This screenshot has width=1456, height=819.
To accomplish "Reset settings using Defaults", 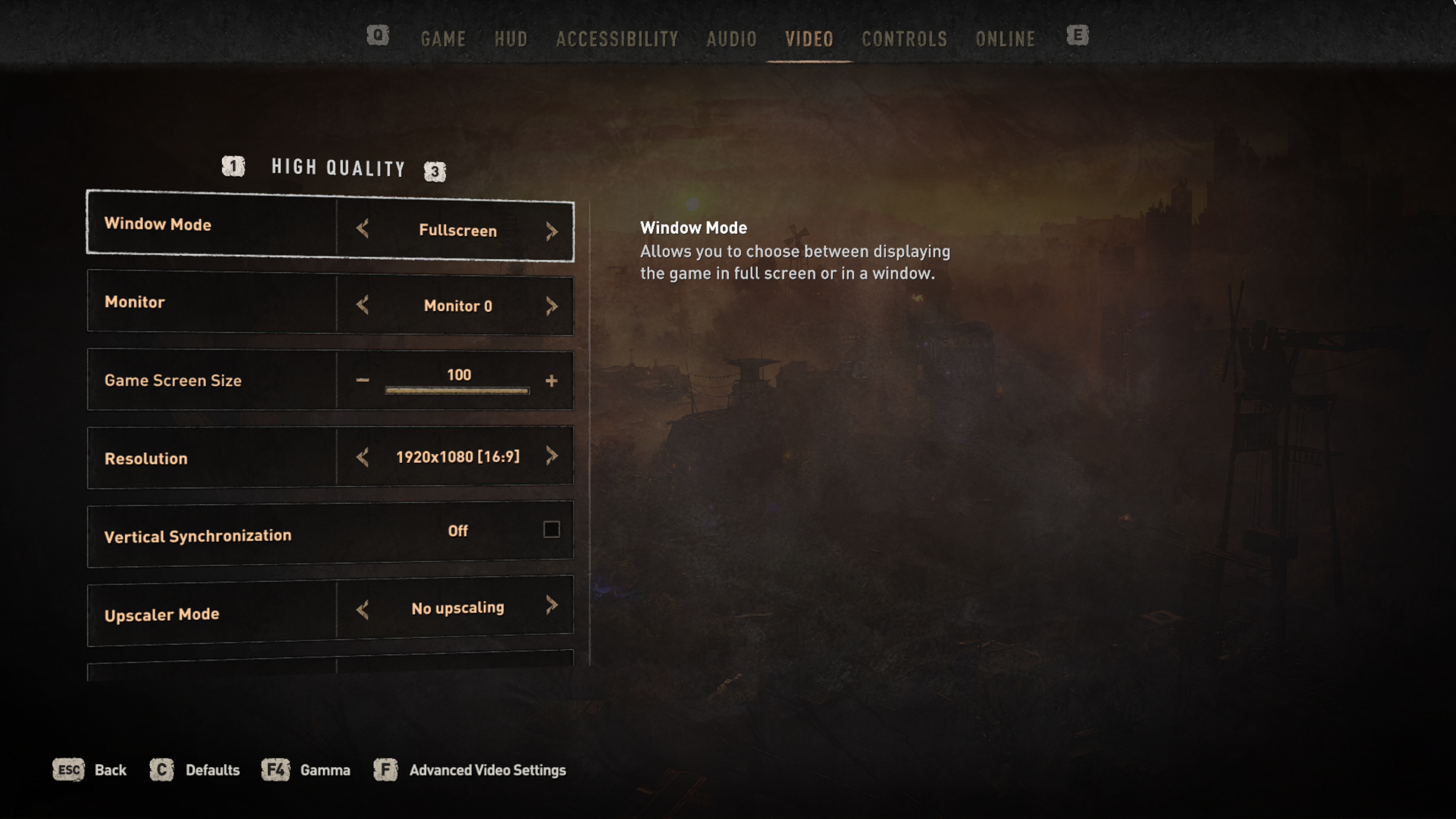I will 212,770.
